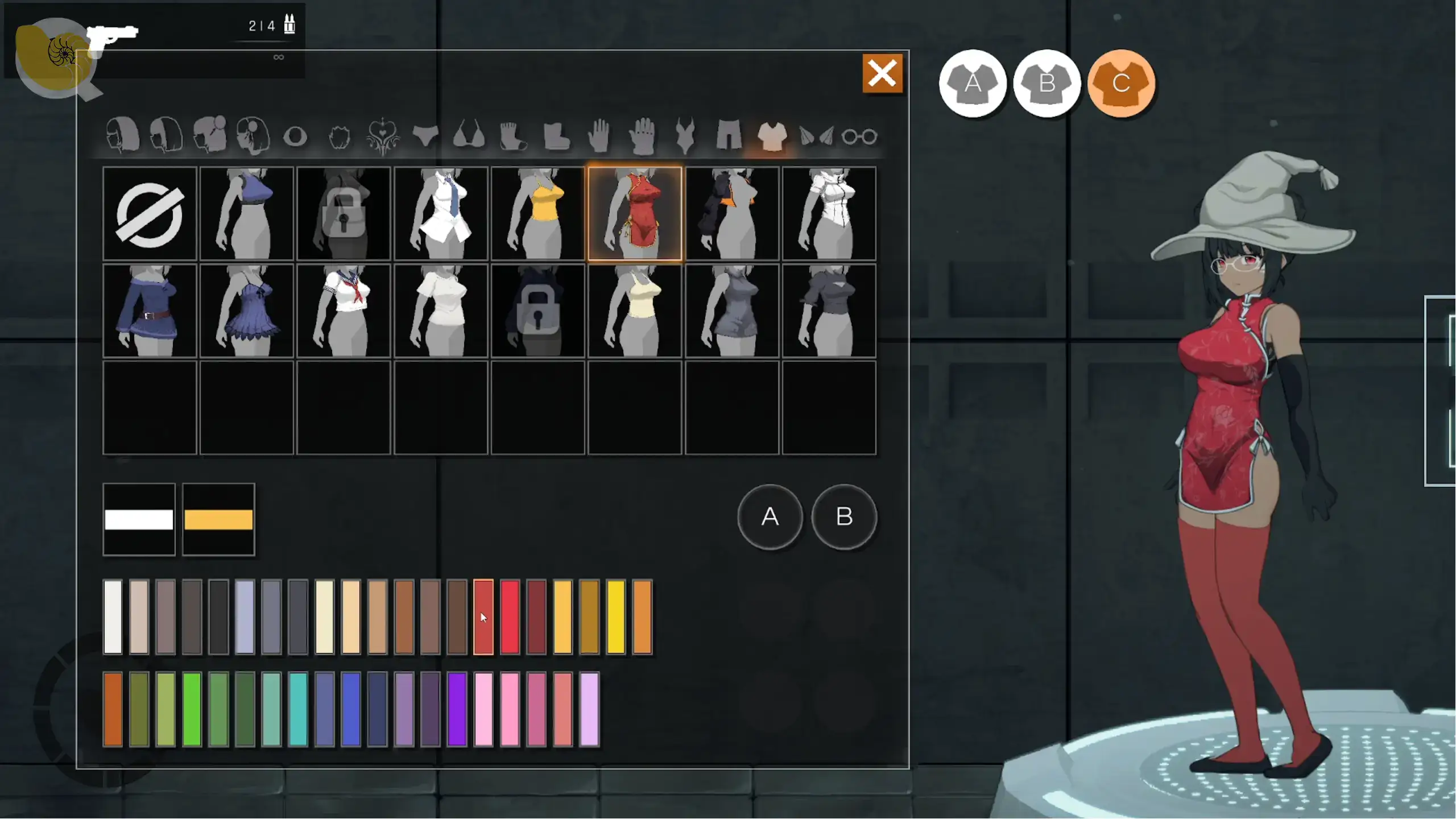
Task: Select the yellow camisole top
Action: [x=538, y=214]
